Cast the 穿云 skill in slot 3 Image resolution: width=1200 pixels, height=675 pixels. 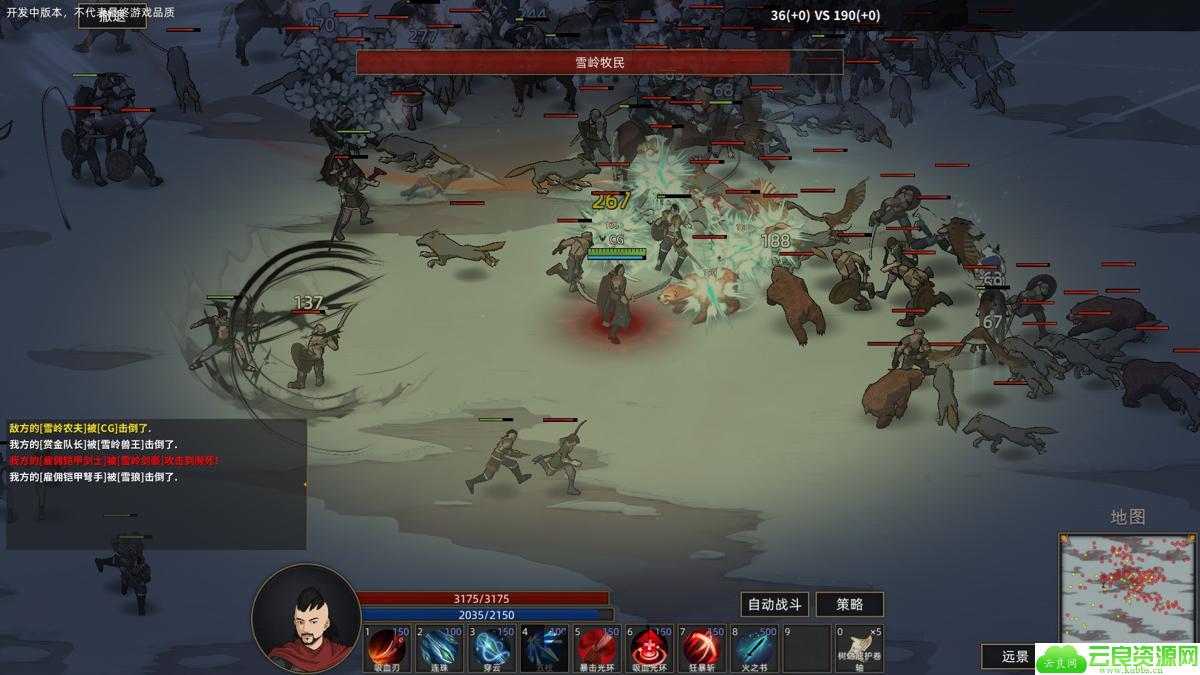point(492,648)
